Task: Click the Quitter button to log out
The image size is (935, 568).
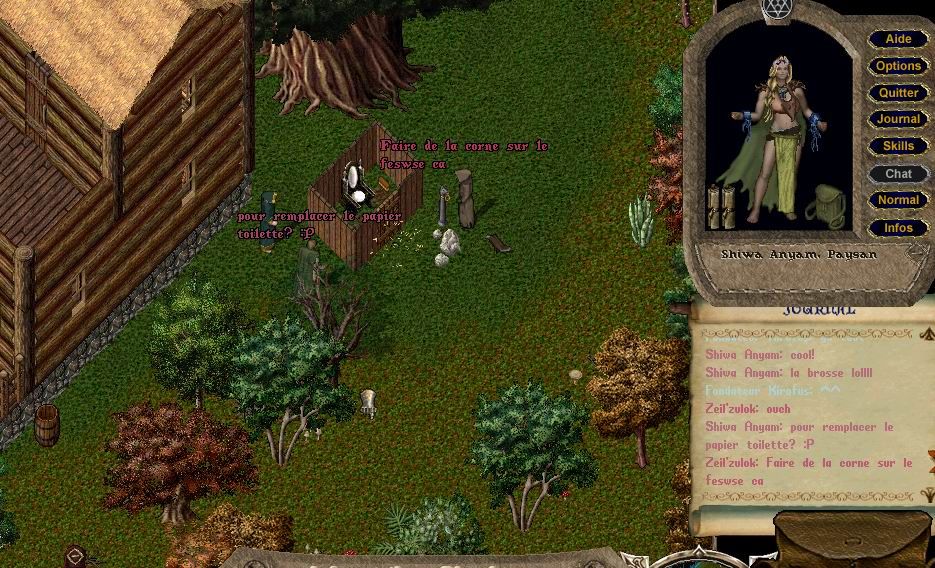Action: click(898, 93)
